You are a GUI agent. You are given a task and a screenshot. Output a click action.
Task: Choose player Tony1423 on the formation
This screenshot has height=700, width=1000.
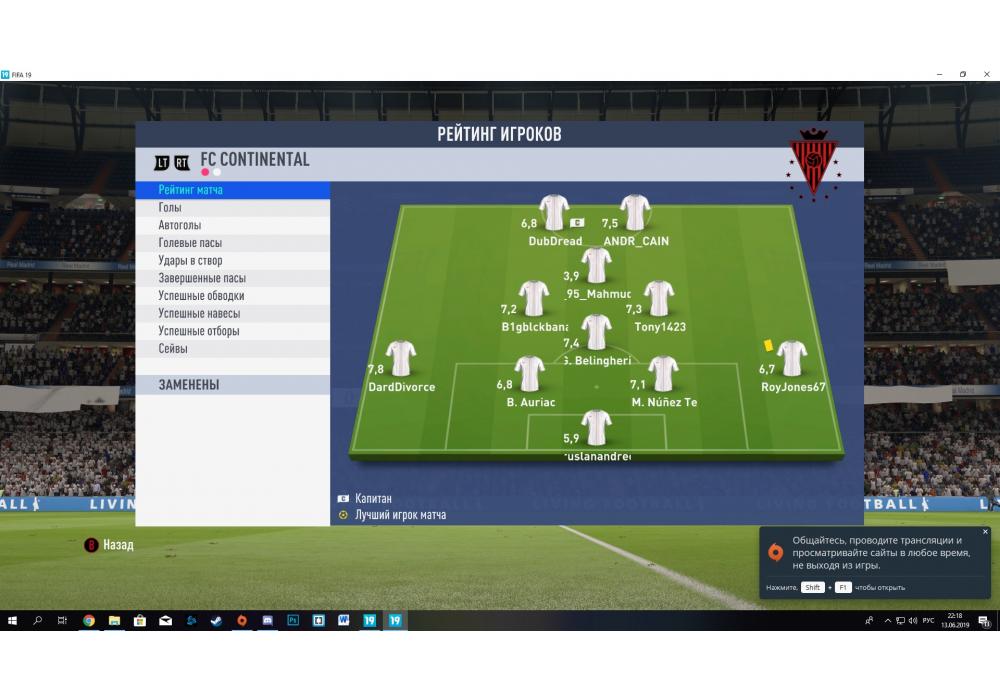tap(658, 299)
